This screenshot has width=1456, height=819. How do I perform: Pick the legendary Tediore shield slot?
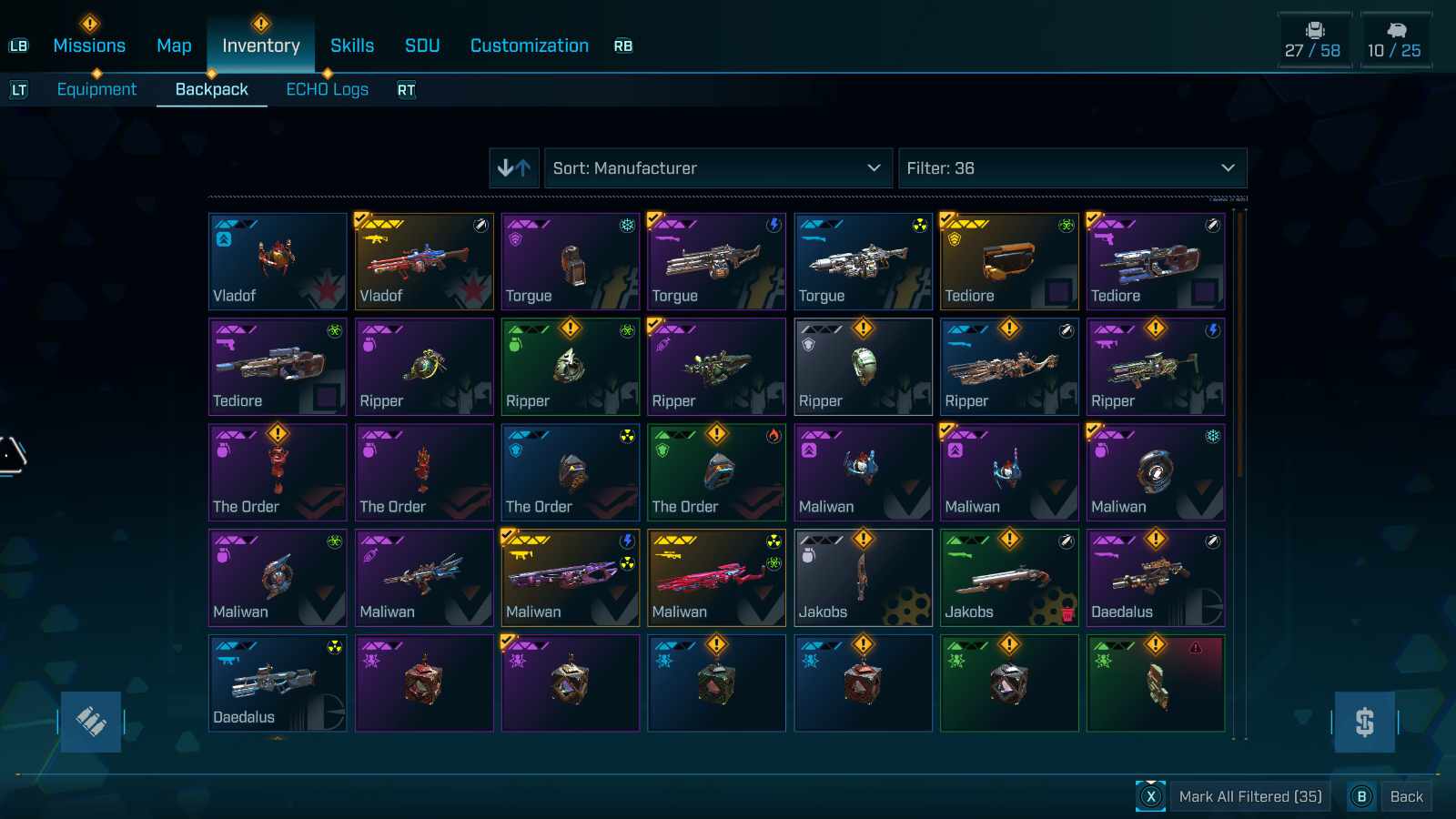point(1008,262)
